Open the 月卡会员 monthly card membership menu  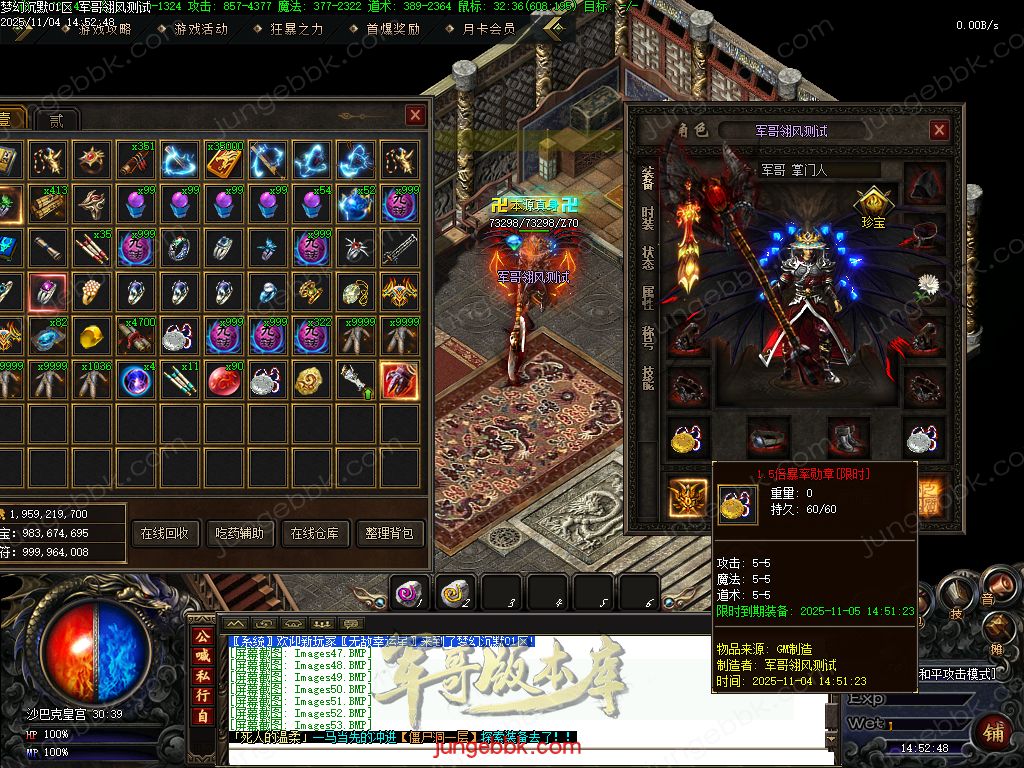click(x=489, y=29)
